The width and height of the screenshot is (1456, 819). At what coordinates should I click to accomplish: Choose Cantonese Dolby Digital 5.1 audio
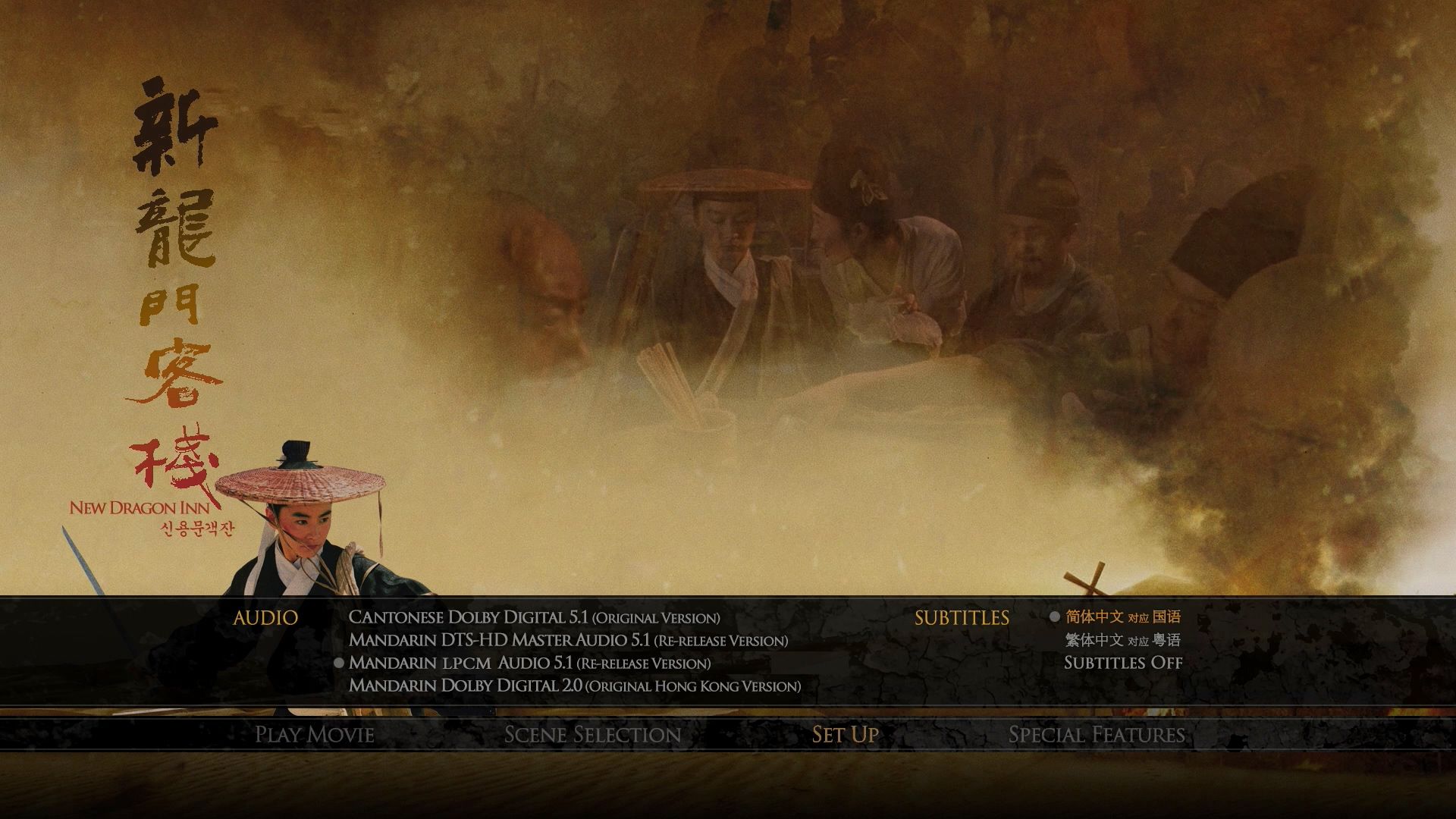534,617
